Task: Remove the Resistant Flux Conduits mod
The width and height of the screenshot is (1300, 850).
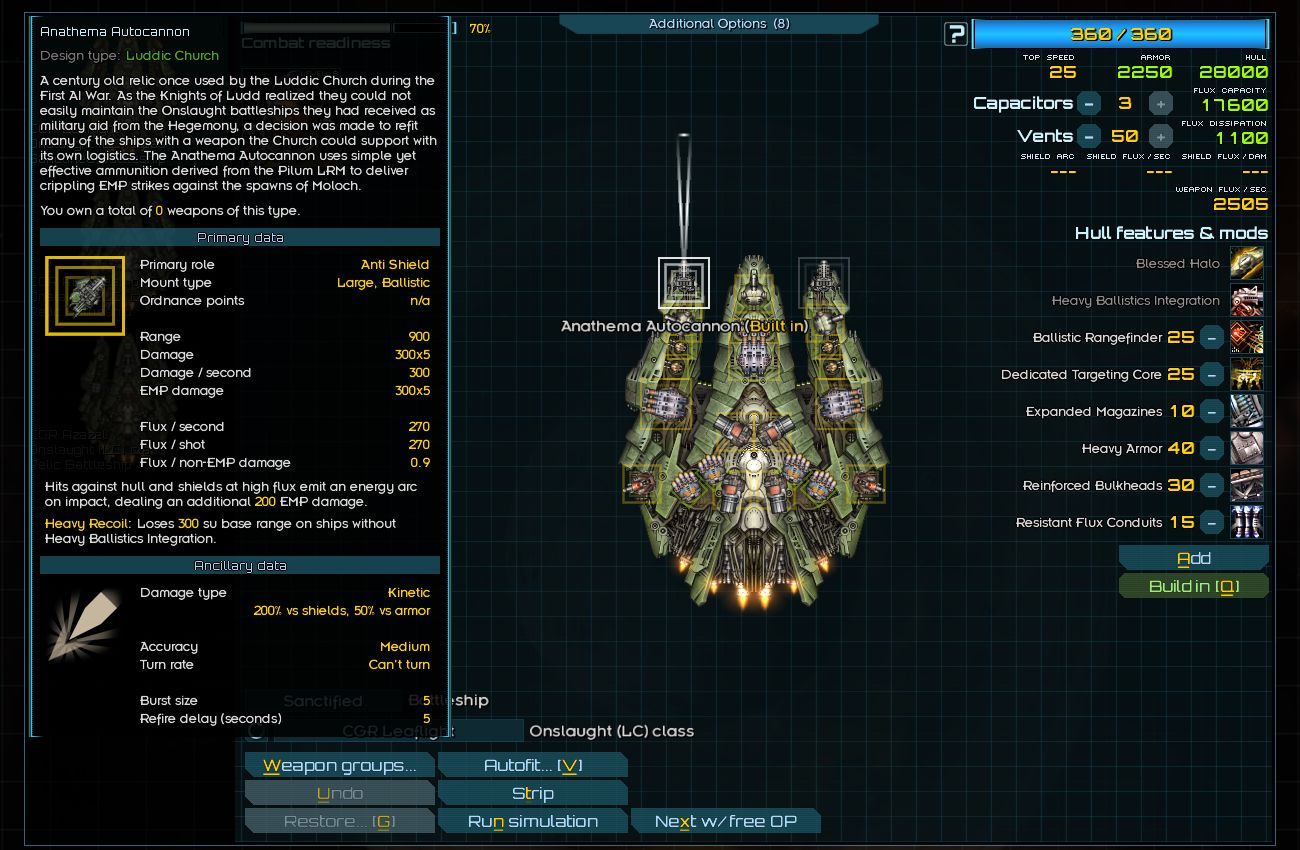Action: click(x=1211, y=523)
